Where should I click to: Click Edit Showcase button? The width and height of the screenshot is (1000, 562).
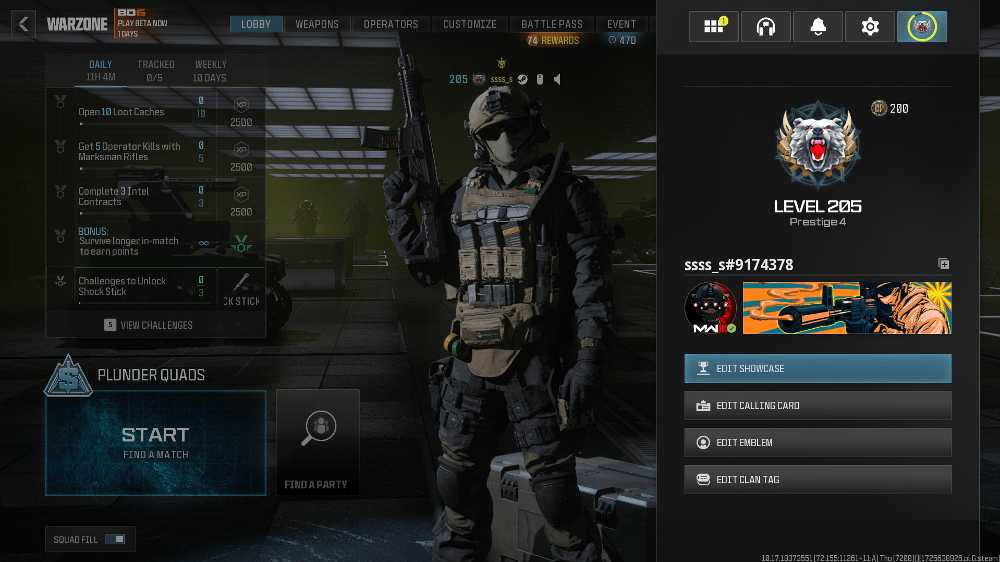817,368
